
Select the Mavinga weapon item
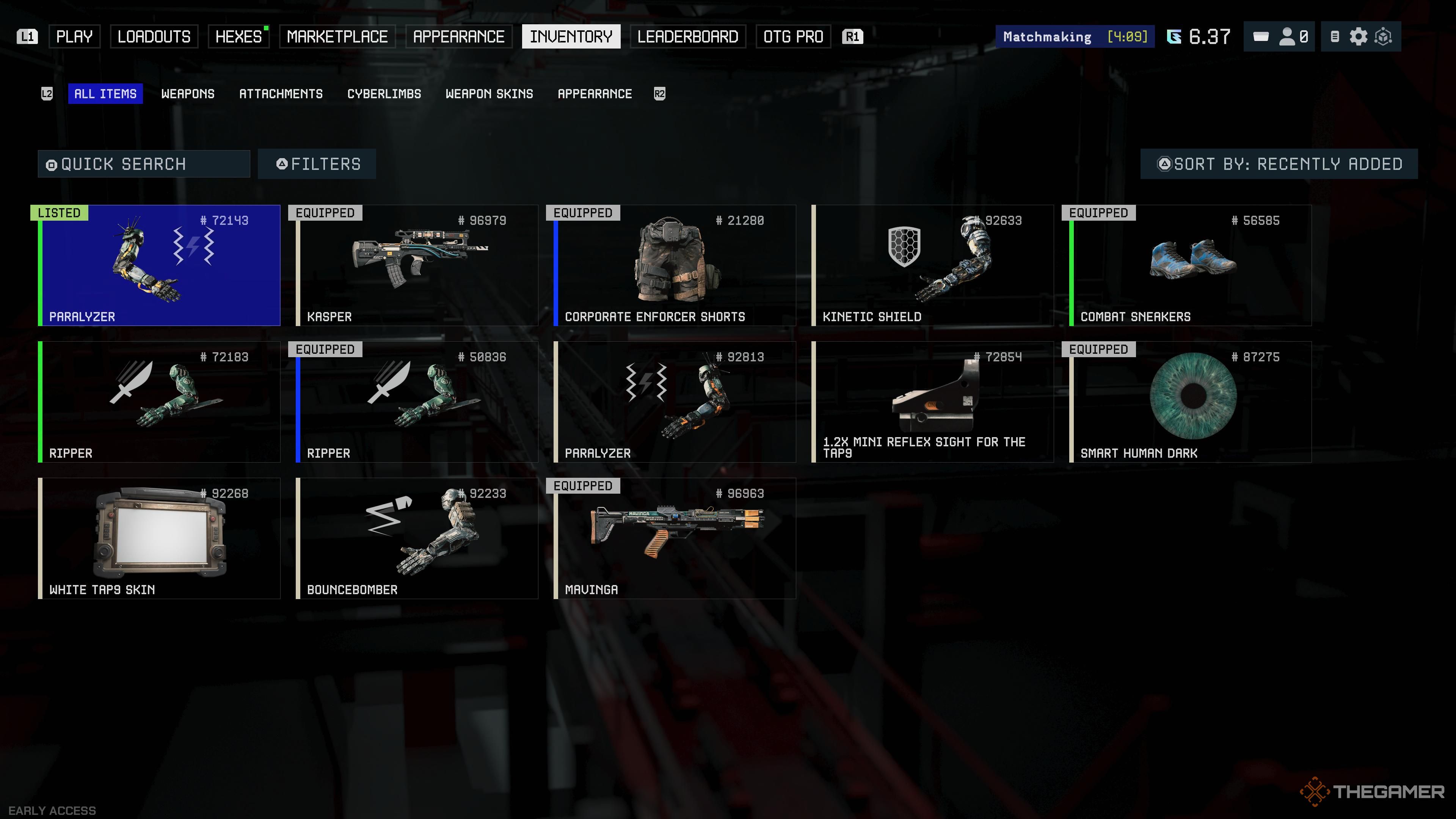675,538
